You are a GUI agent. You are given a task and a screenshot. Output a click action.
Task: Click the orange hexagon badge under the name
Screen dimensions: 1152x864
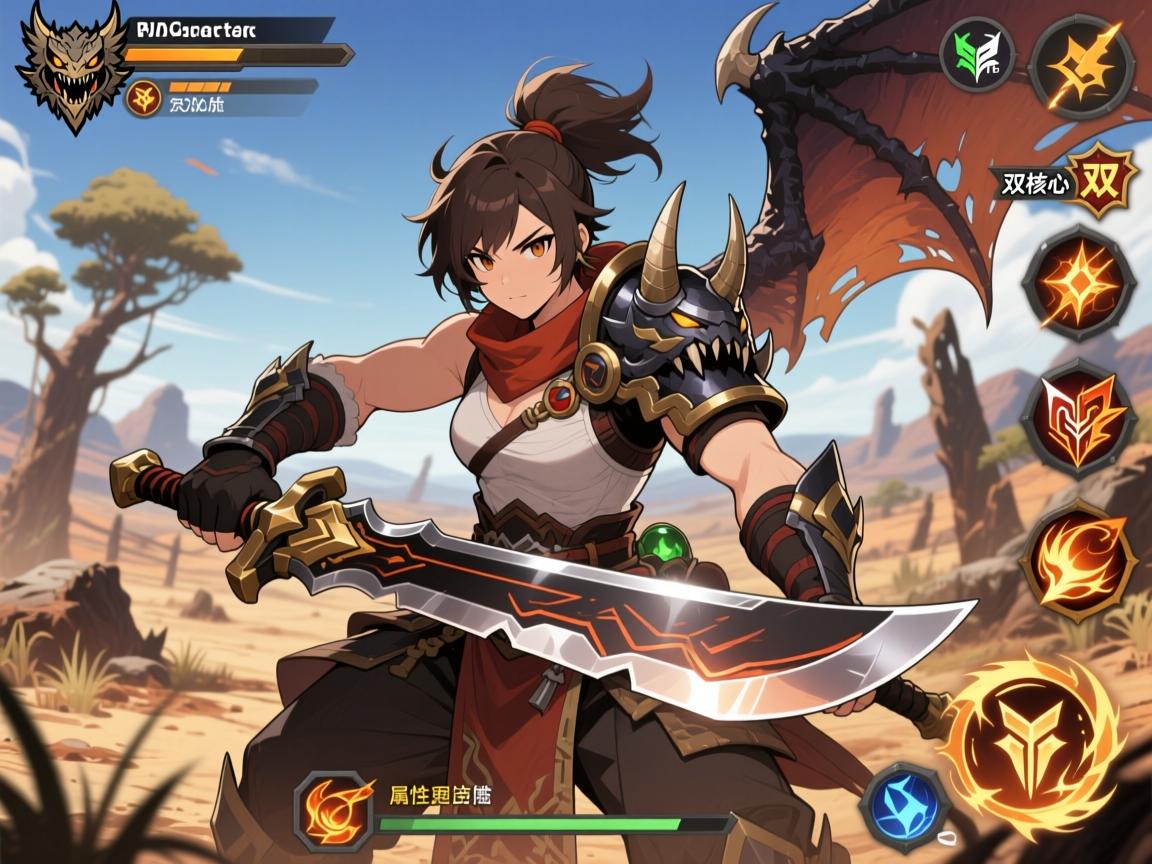(142, 98)
